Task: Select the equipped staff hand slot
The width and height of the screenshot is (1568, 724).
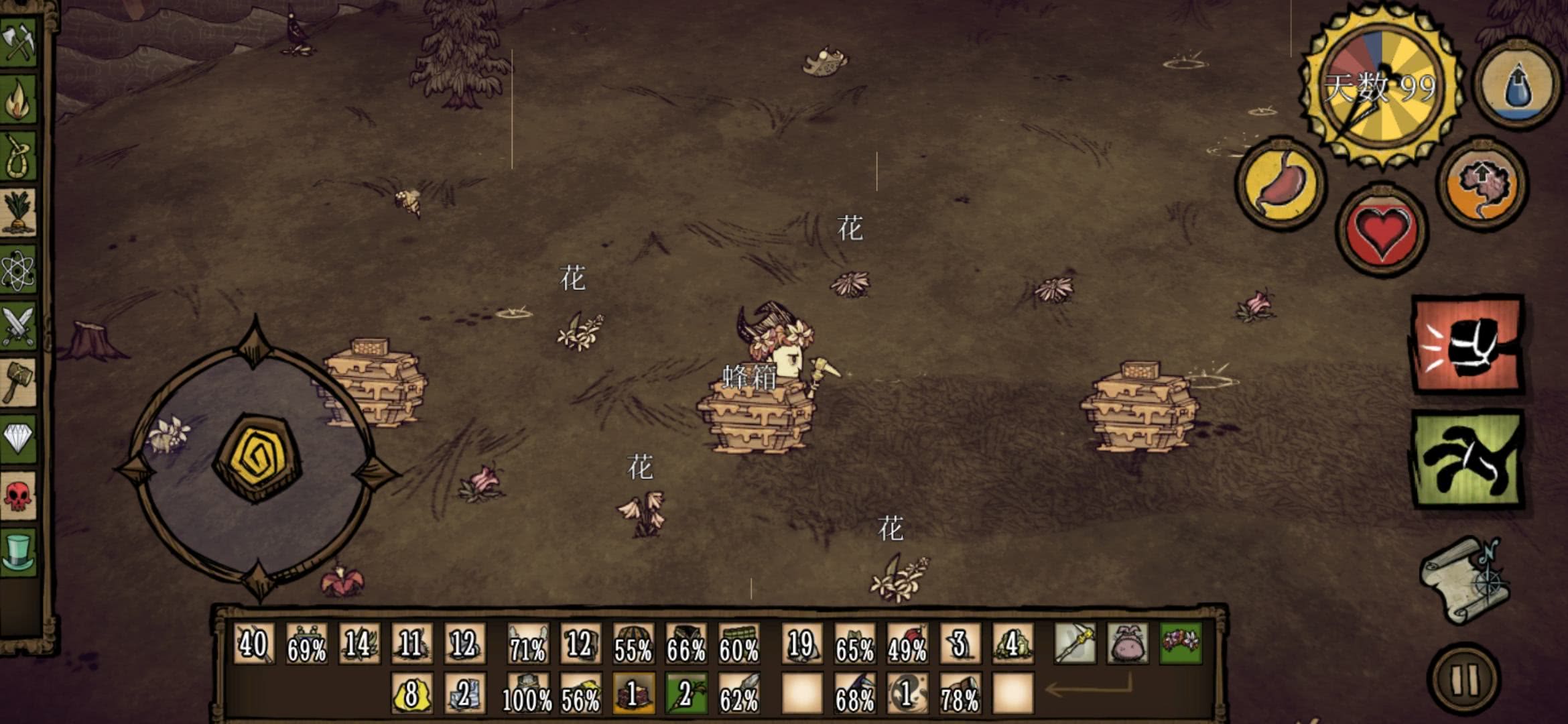Action: tap(1075, 644)
